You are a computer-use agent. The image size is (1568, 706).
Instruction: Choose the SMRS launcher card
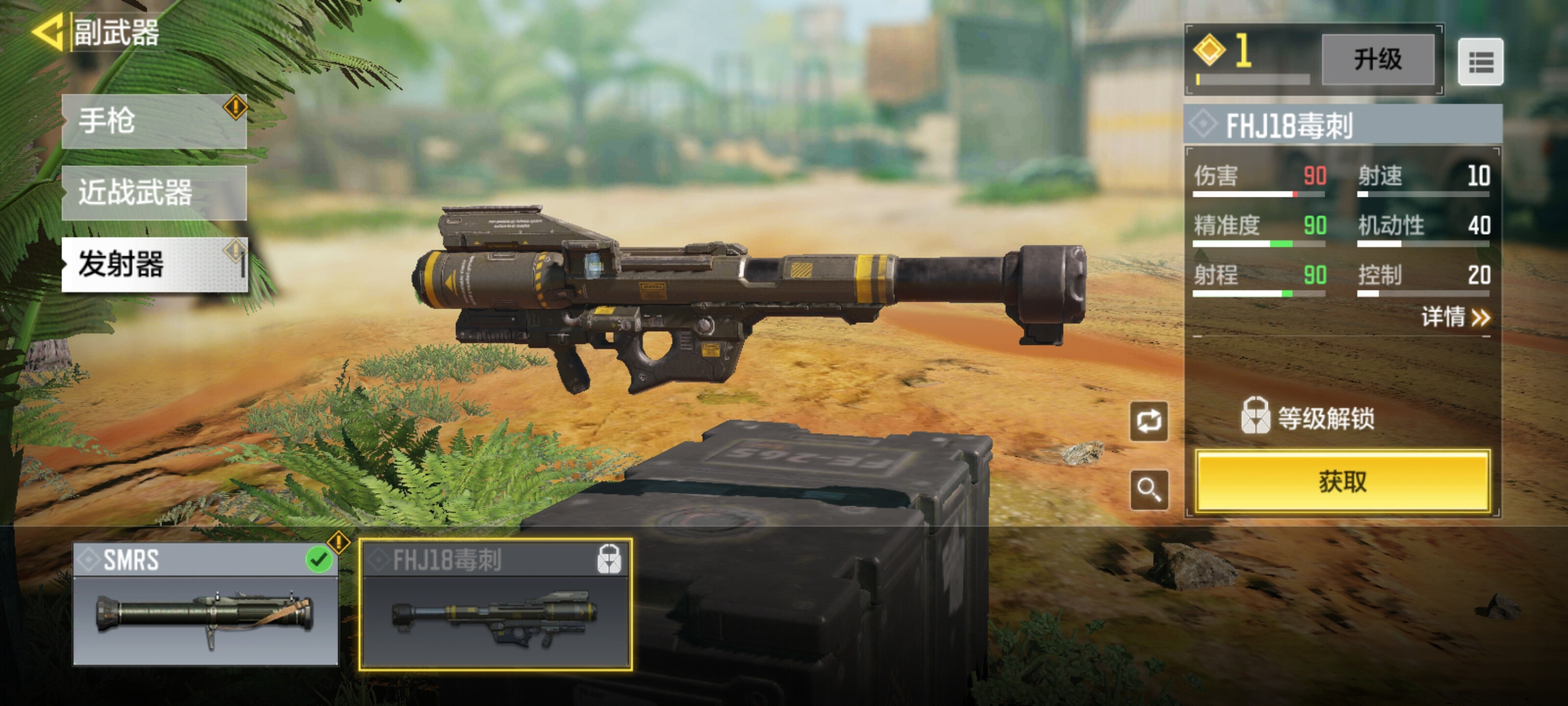point(206,605)
